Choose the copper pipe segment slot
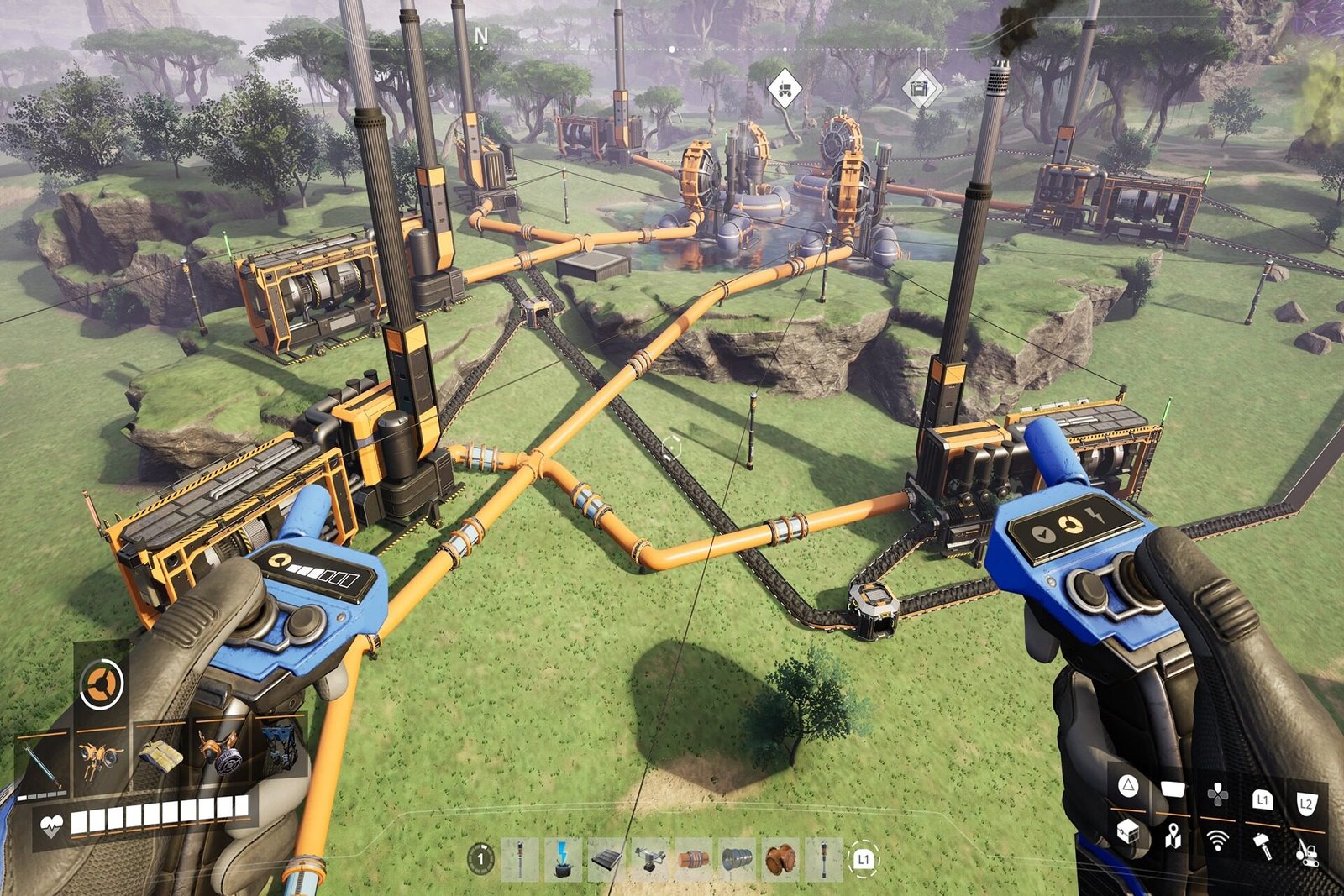The height and width of the screenshot is (896, 1344). tap(694, 860)
